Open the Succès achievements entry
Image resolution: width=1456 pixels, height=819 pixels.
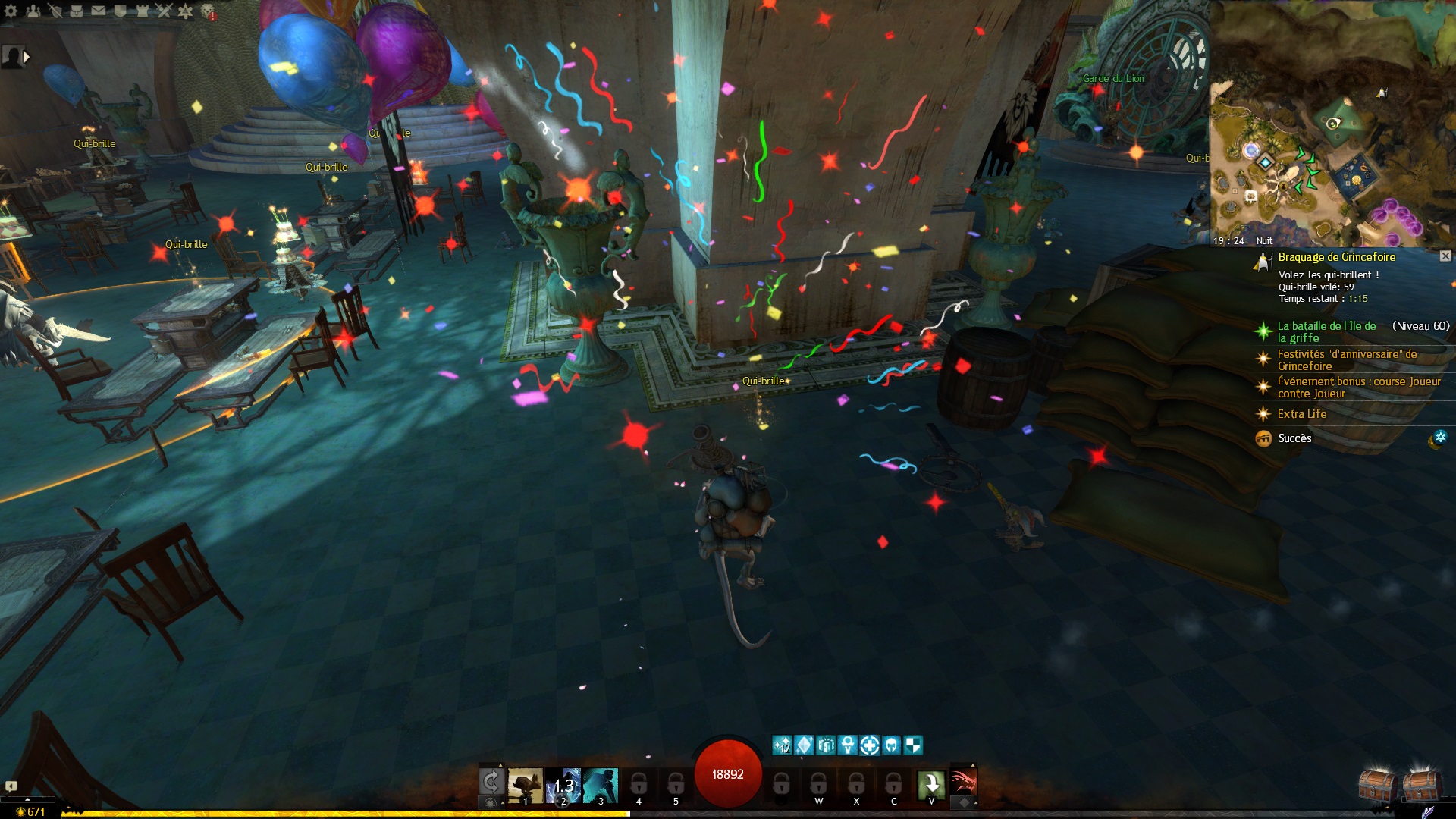click(1294, 438)
